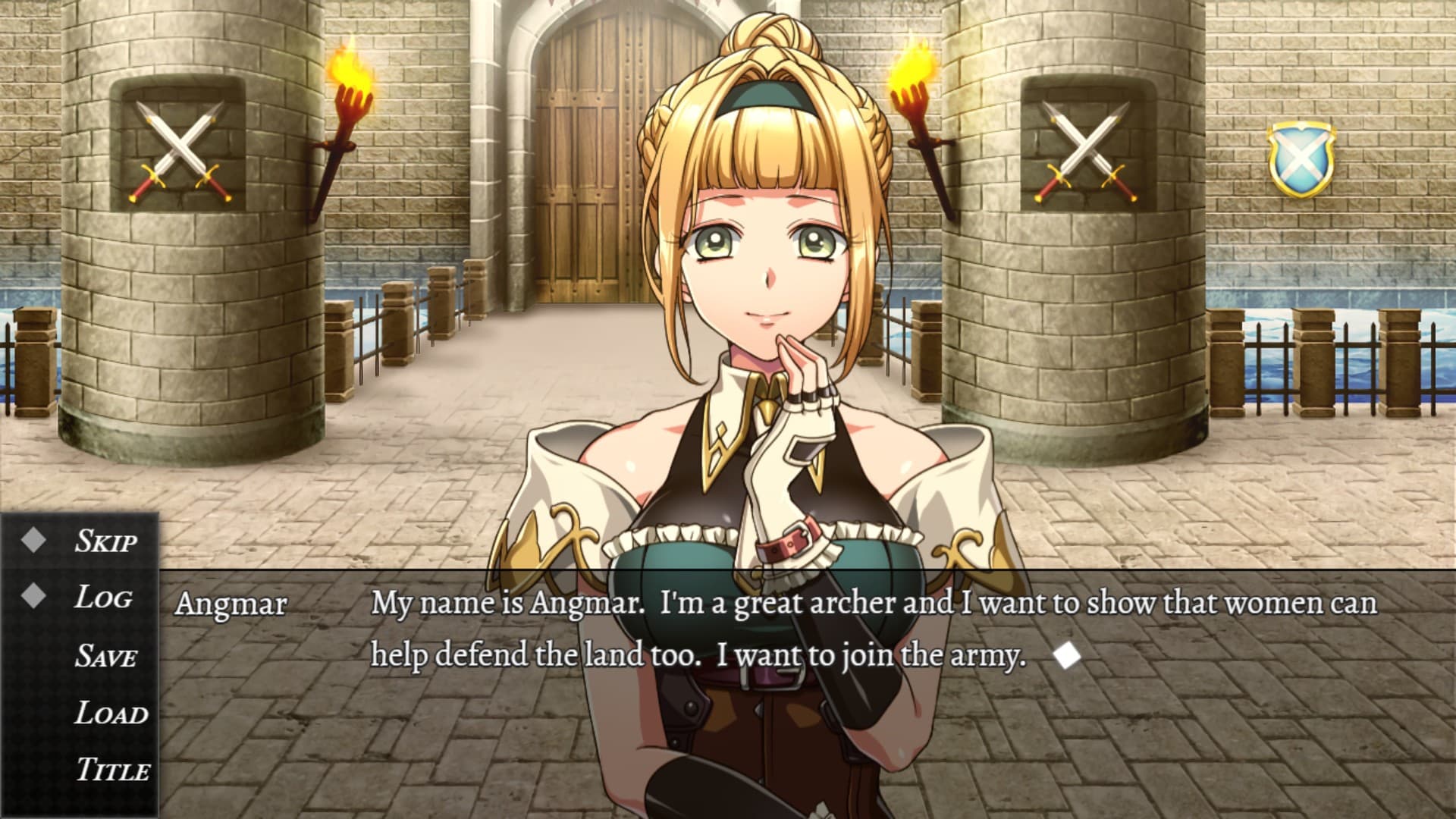Return to the Title screen

click(x=112, y=770)
